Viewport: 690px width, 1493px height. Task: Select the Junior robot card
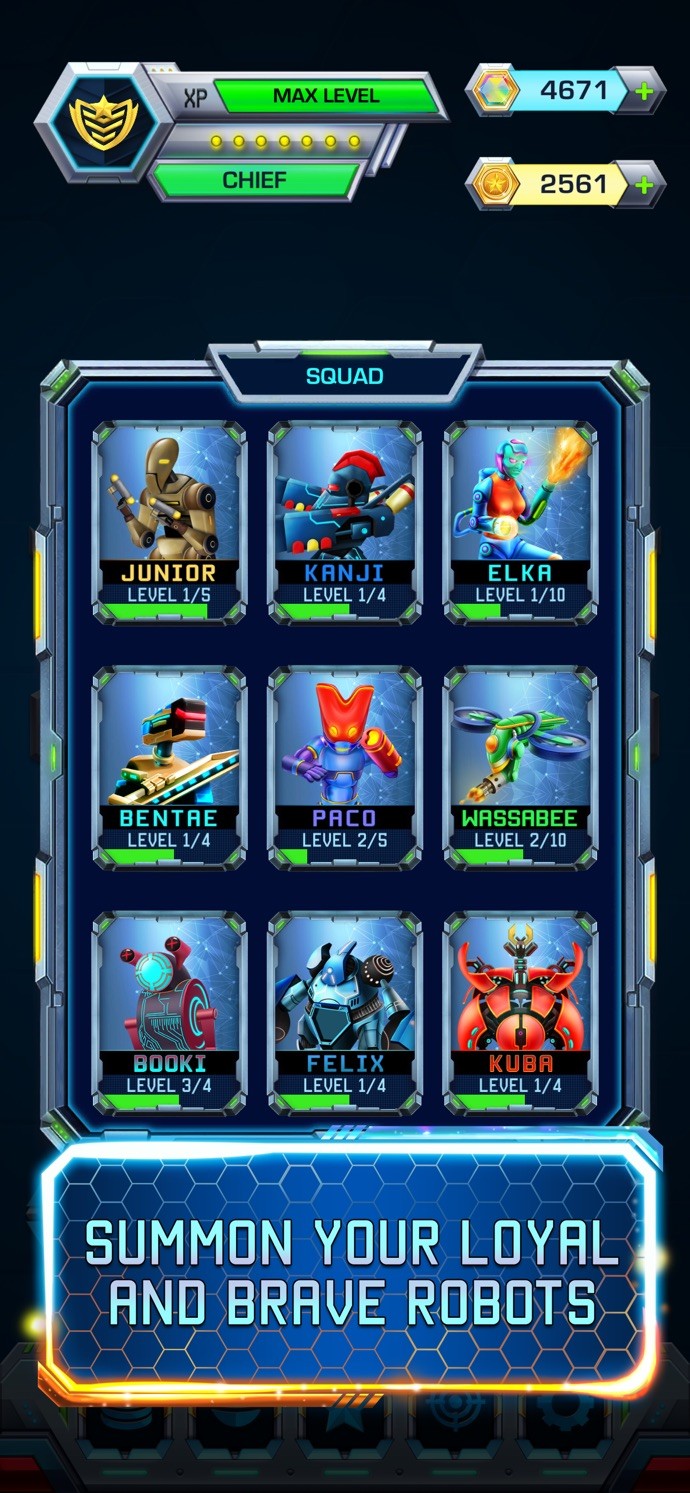(169, 522)
